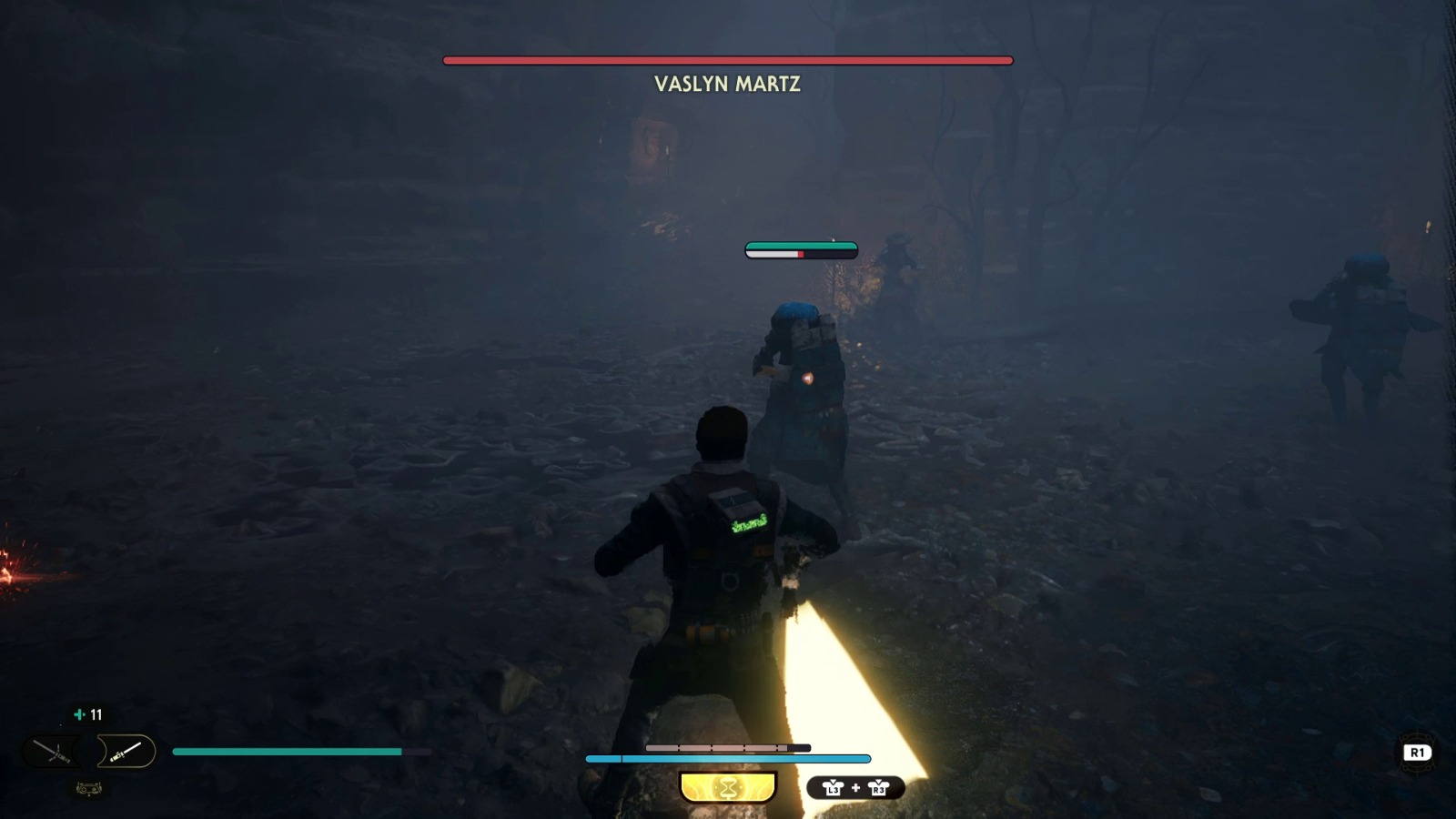The height and width of the screenshot is (819, 1456).
Task: Click the R3 stick prompt icon
Action: click(879, 787)
